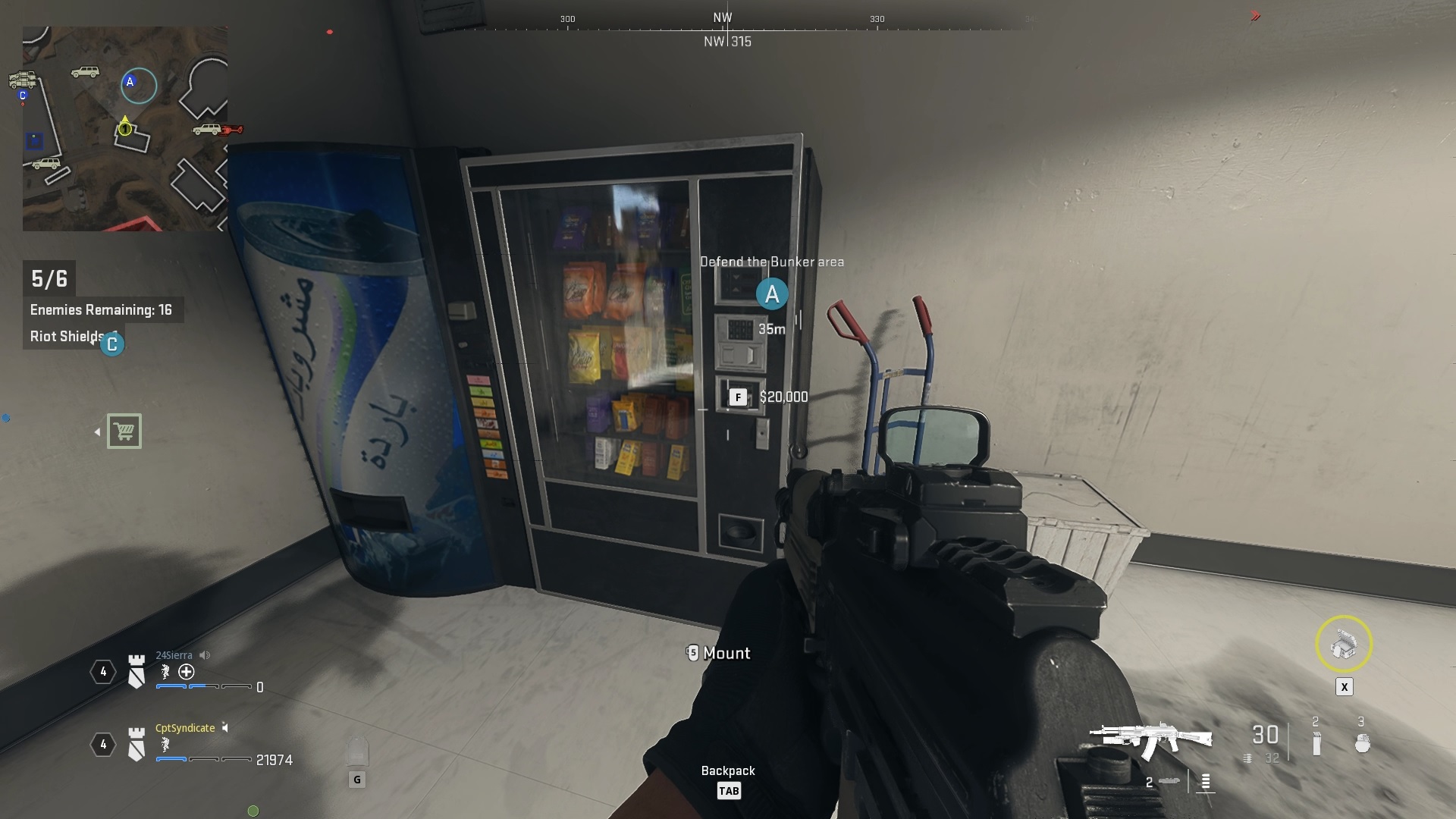1456x819 pixels.
Task: Click the X keybind box near the killstreak
Action: (1345, 687)
